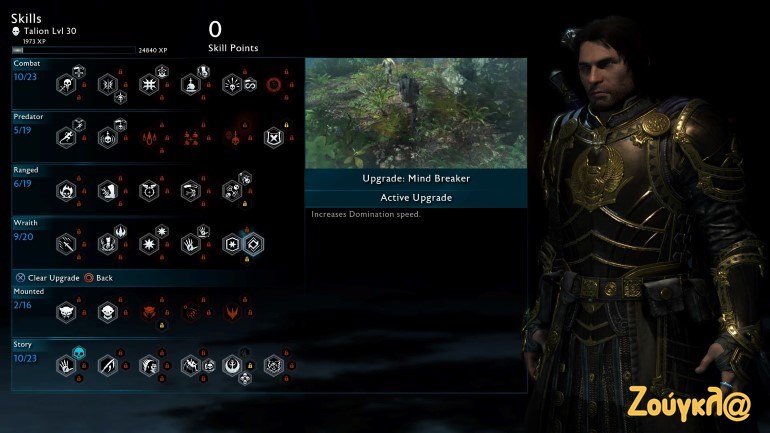The width and height of the screenshot is (770, 433).
Task: Select the glowing blue skull Story upgrade
Action: tap(80, 351)
